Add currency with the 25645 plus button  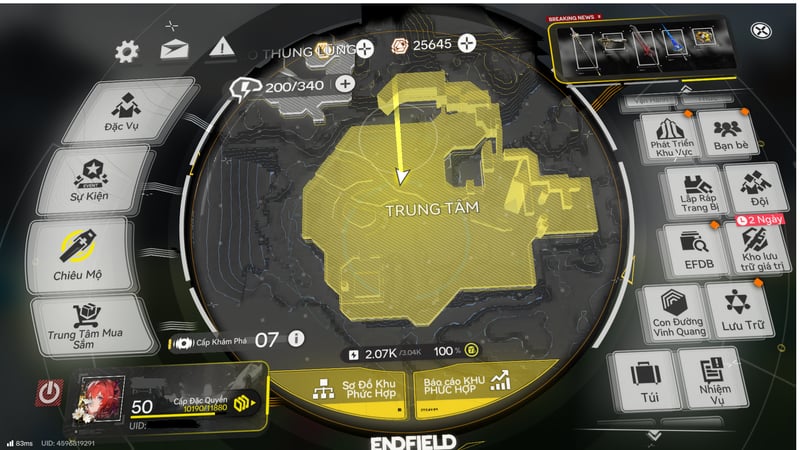pyautogui.click(x=466, y=44)
